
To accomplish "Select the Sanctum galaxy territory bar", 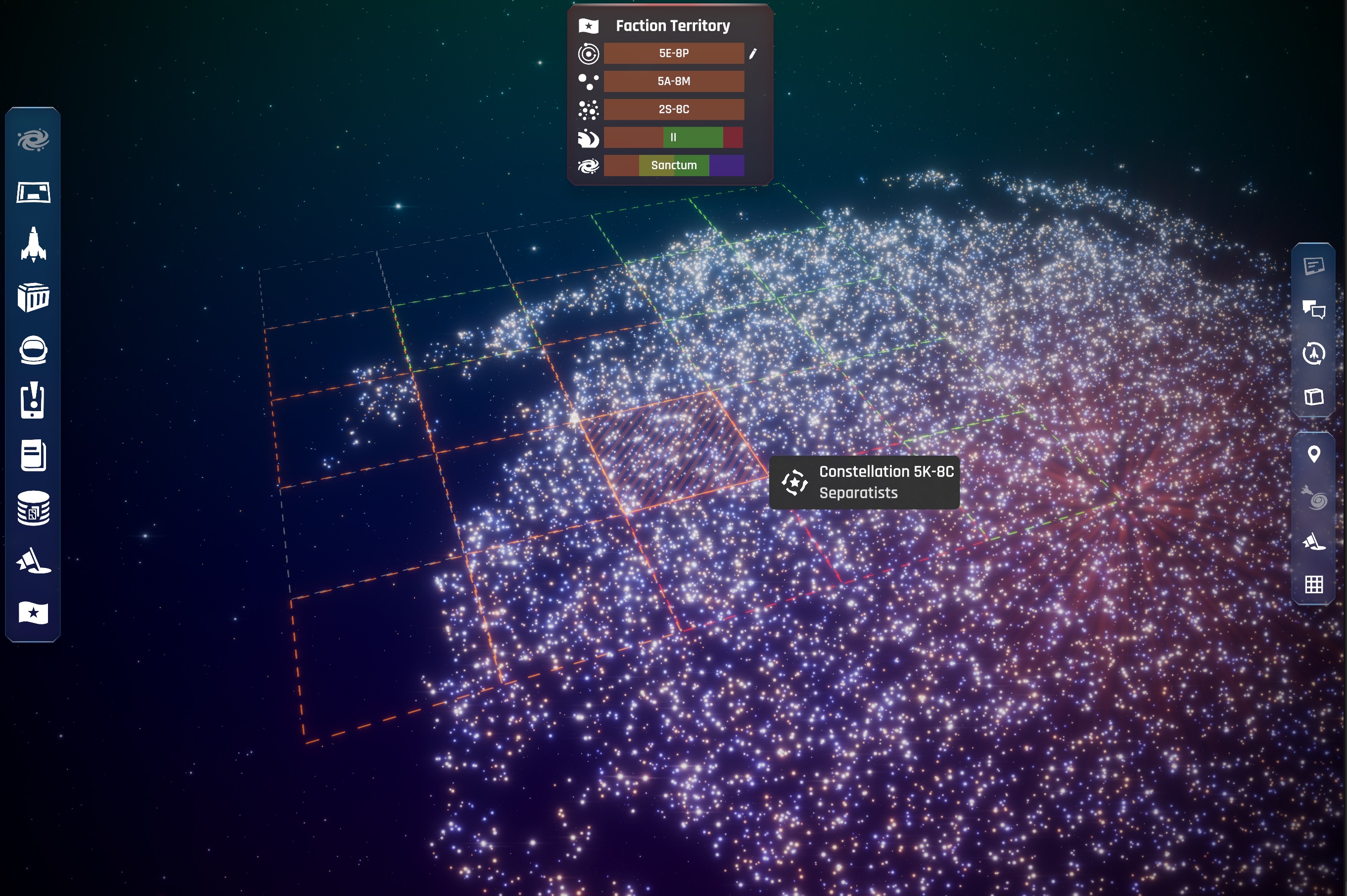I will click(674, 165).
